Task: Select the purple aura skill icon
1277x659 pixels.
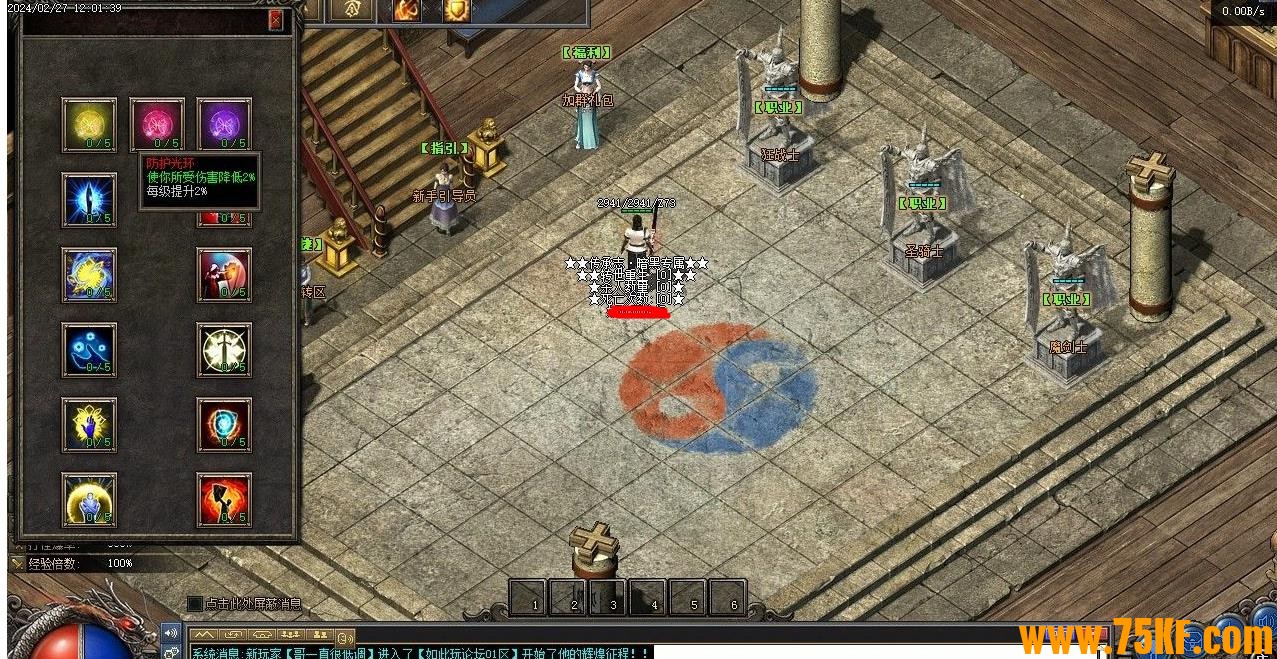Action: [224, 124]
